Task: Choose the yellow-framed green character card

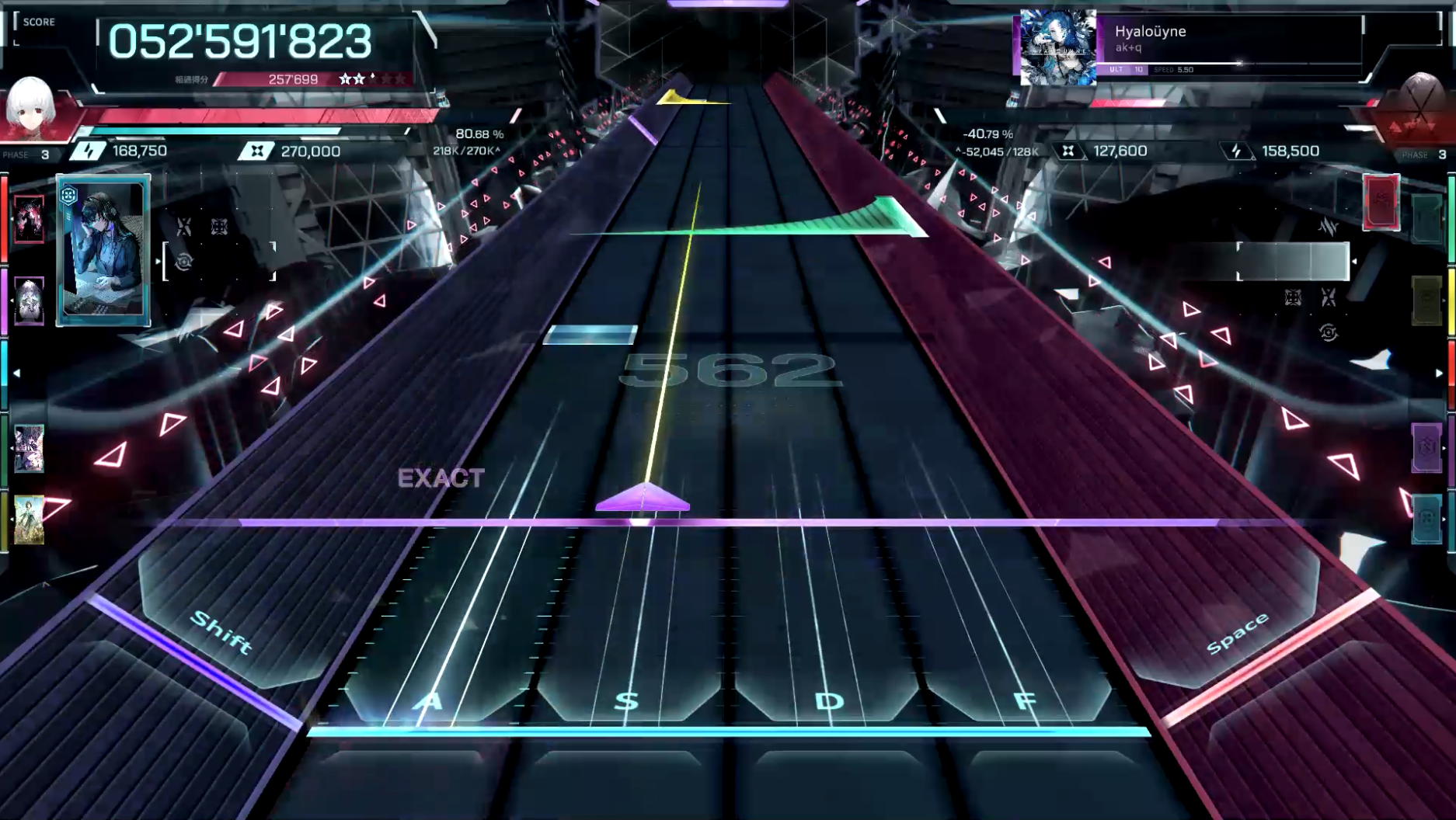Action: (x=29, y=519)
